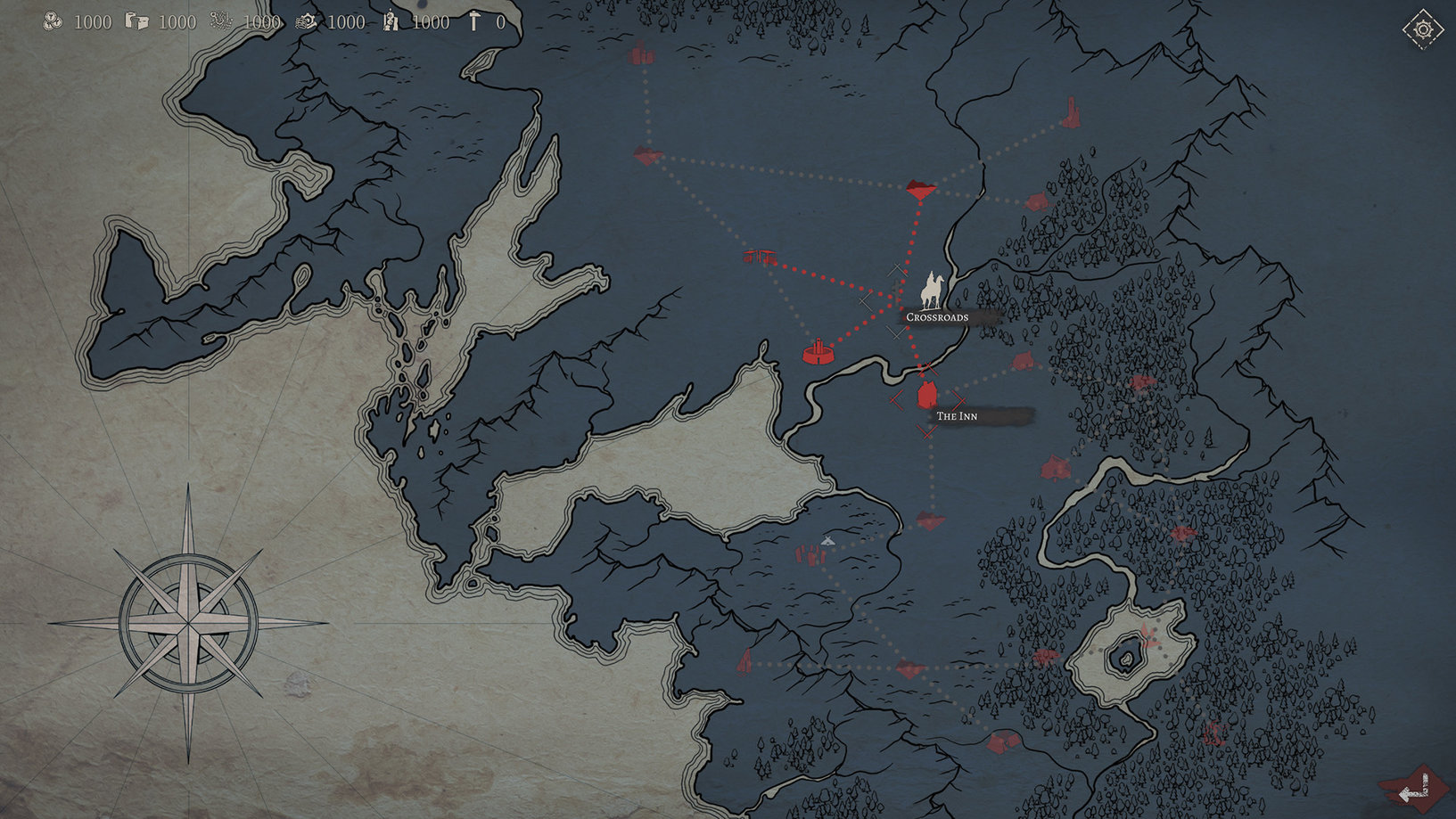
Task: Open the settings gear icon
Action: click(1422, 30)
